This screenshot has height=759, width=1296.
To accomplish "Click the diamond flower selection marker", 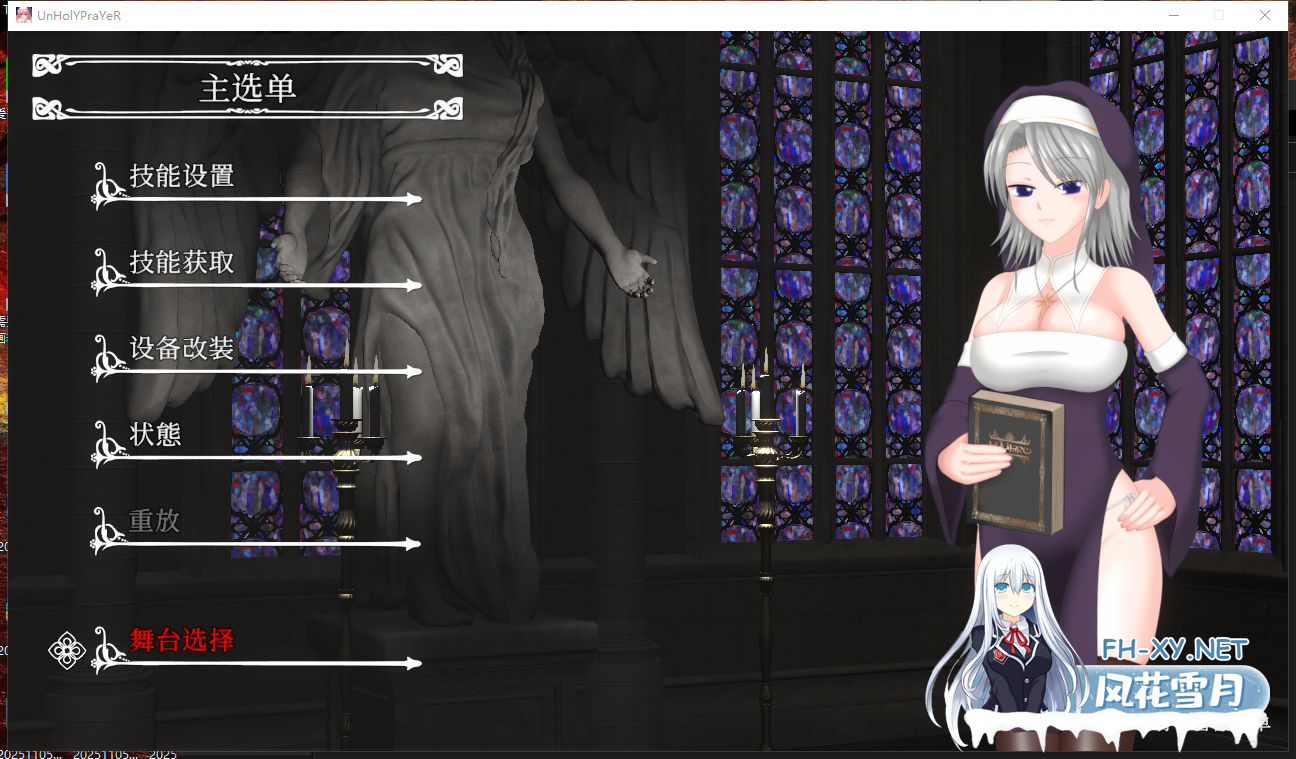I will pyautogui.click(x=66, y=651).
